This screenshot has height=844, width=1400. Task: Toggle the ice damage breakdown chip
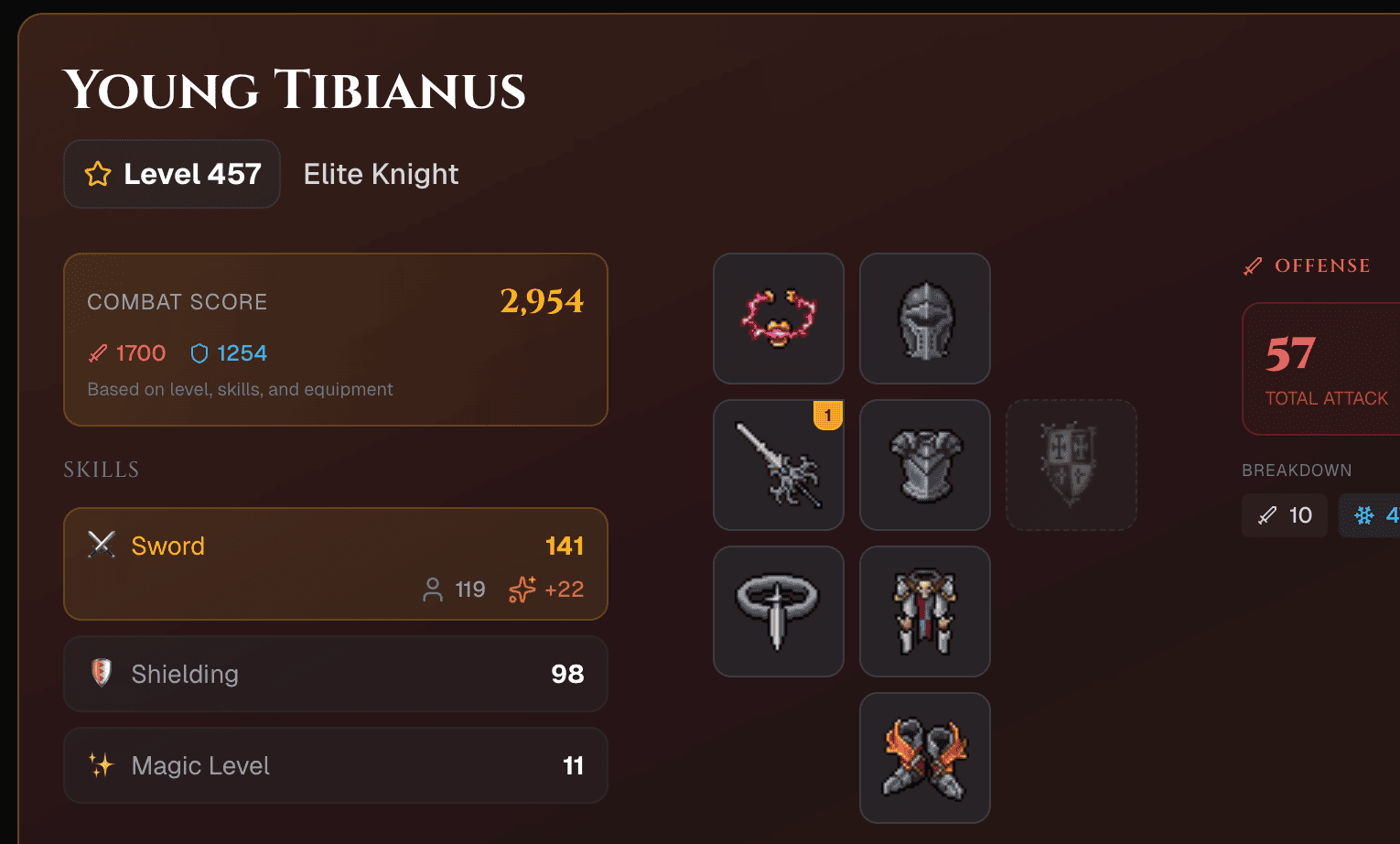pos(1371,514)
